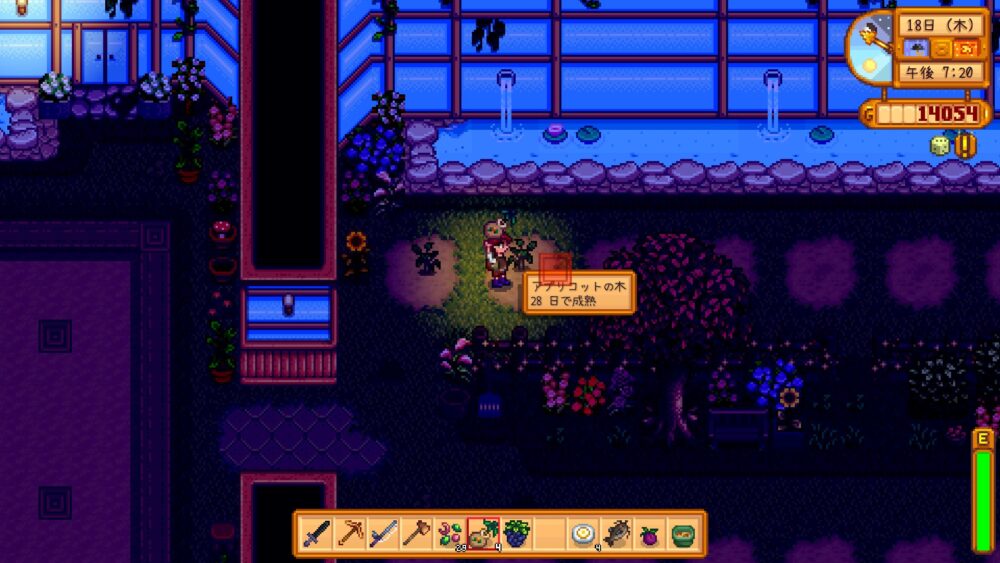Select the apricot sapling slot

tap(484, 534)
